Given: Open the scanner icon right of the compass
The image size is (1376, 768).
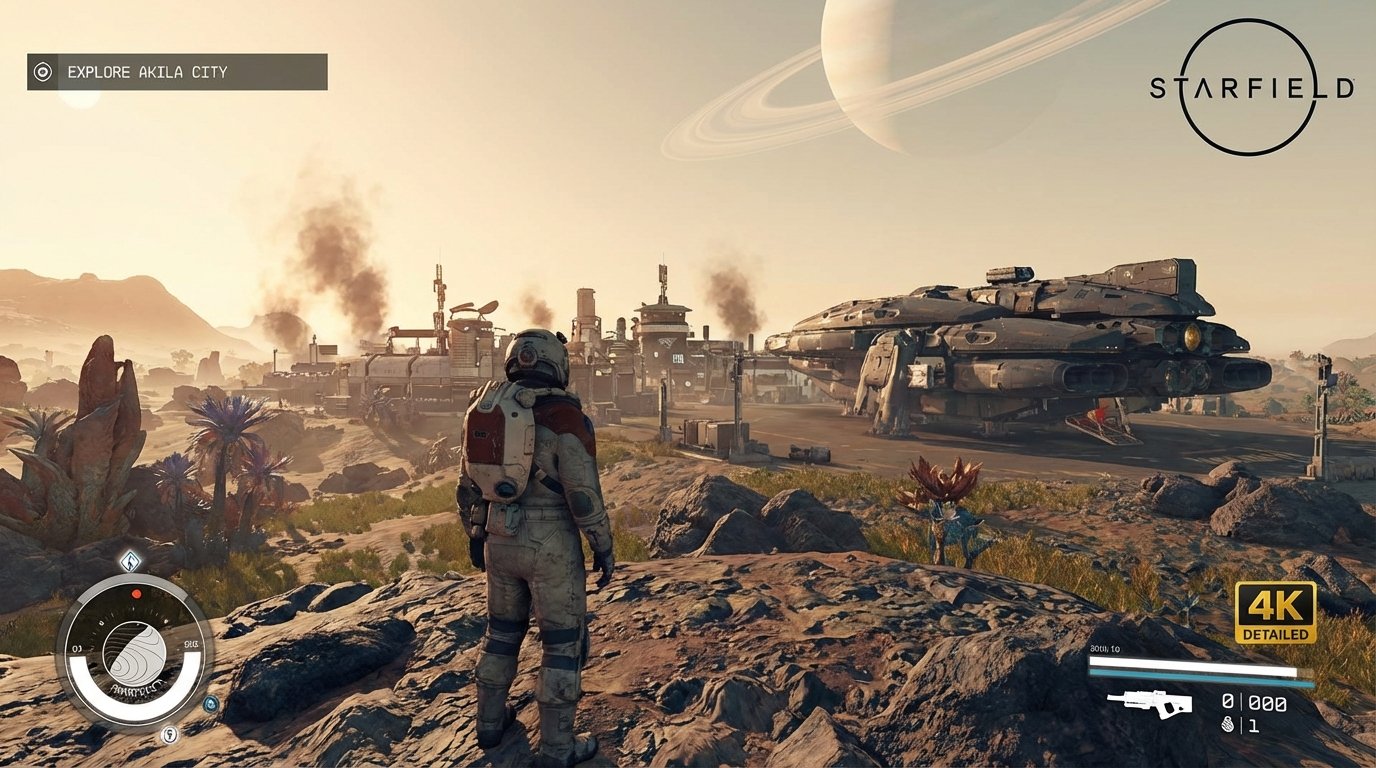Looking at the screenshot, I should (x=210, y=703).
